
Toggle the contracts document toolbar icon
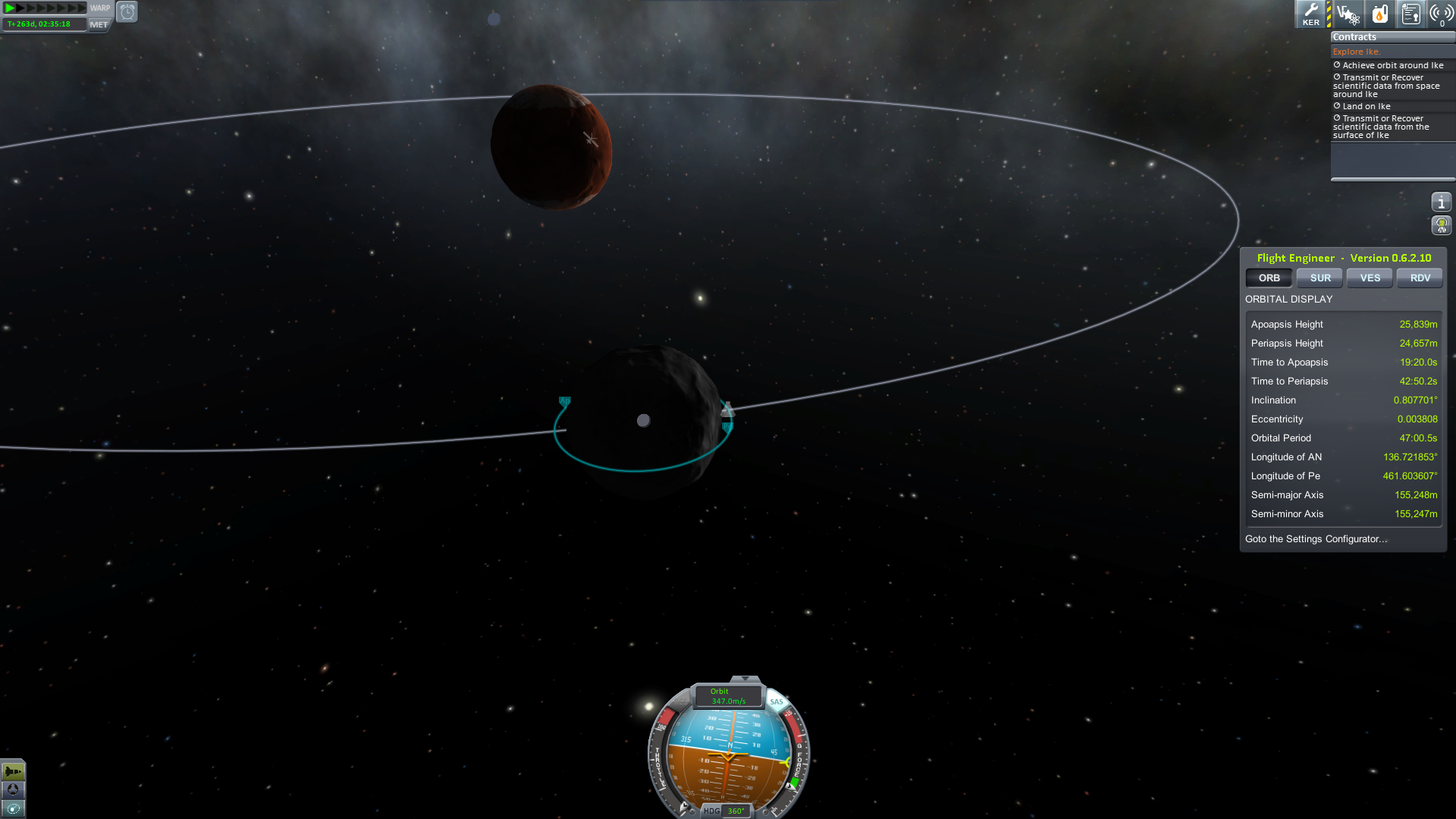pos(1410,14)
